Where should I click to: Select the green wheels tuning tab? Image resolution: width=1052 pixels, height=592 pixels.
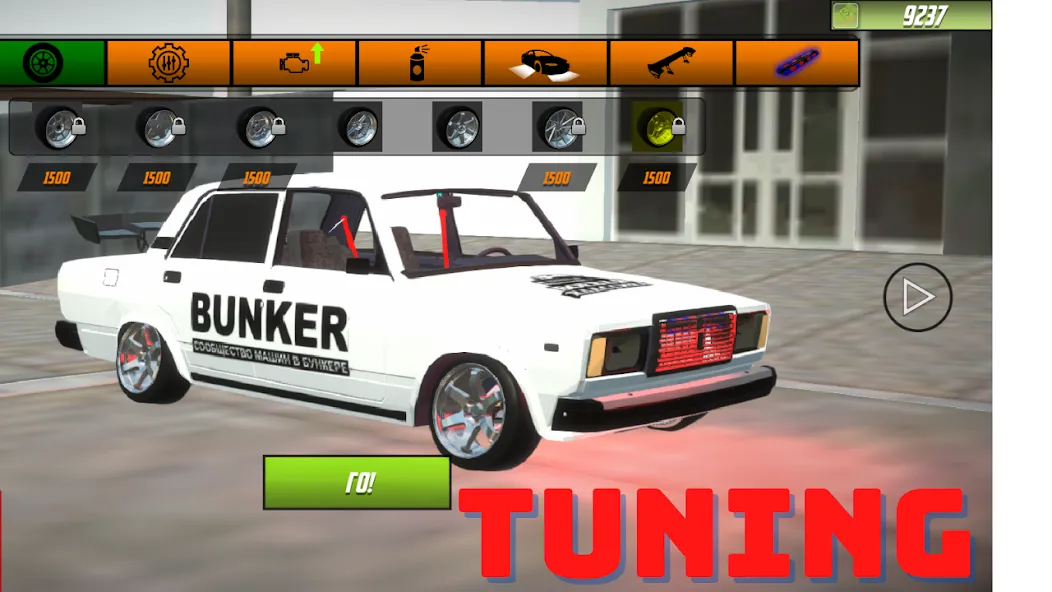click(x=47, y=63)
